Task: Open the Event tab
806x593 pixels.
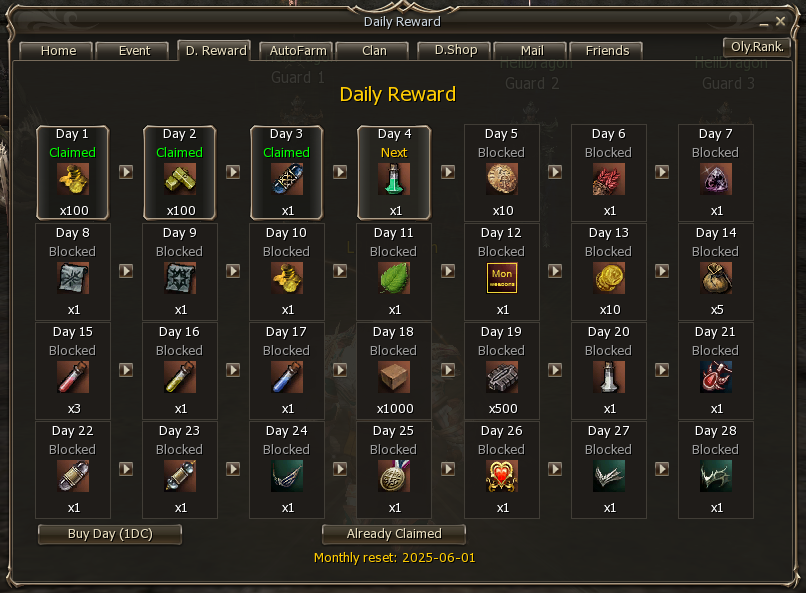Action: click(134, 51)
